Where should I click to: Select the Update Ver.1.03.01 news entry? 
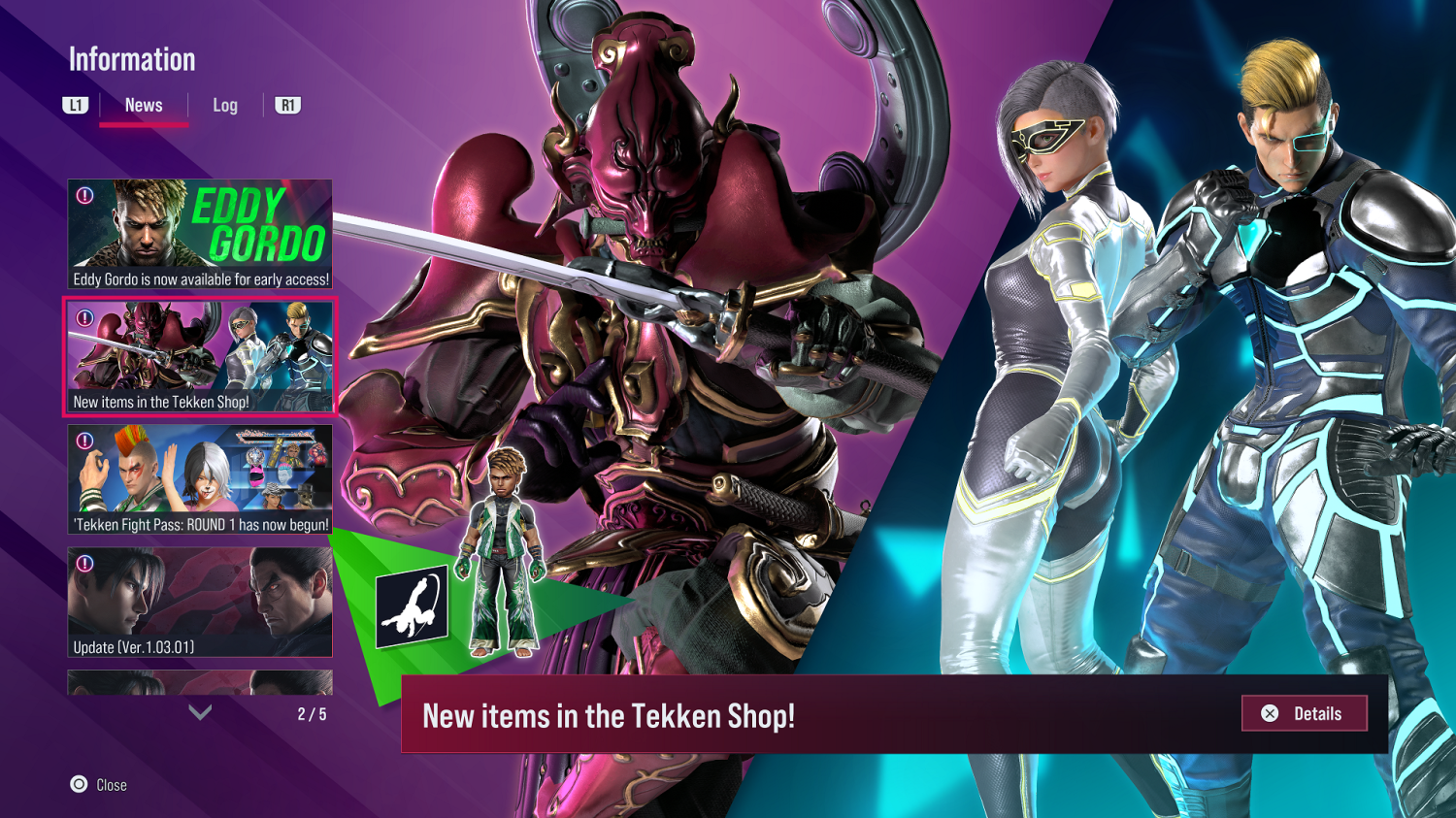point(200,603)
